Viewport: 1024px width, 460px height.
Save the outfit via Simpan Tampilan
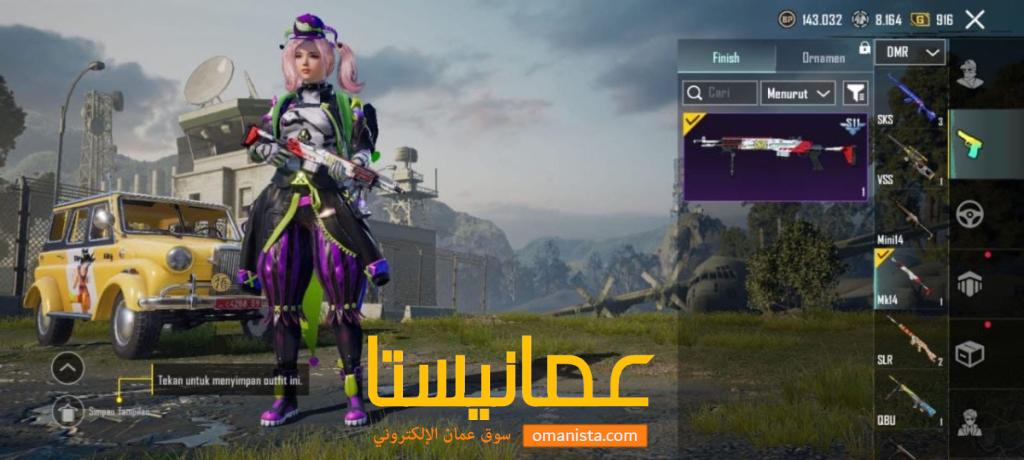[69, 409]
